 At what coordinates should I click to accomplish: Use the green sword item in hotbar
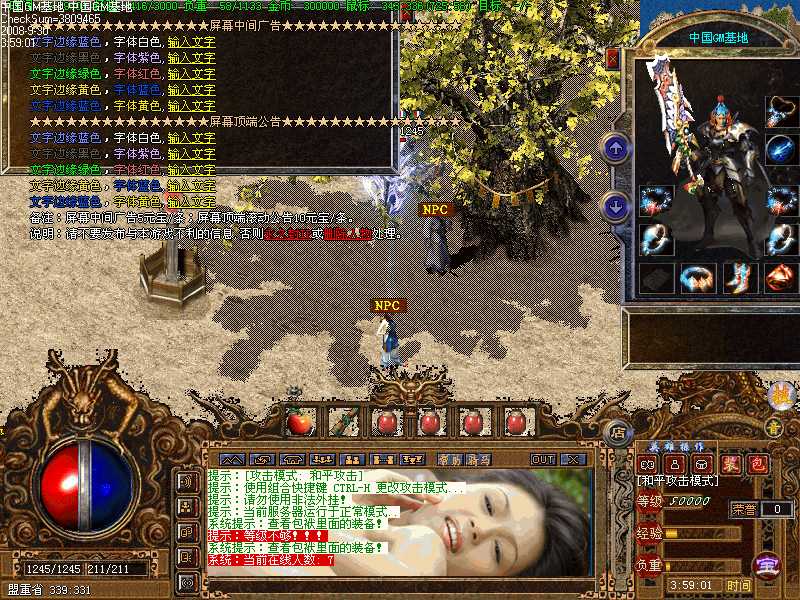[343, 422]
